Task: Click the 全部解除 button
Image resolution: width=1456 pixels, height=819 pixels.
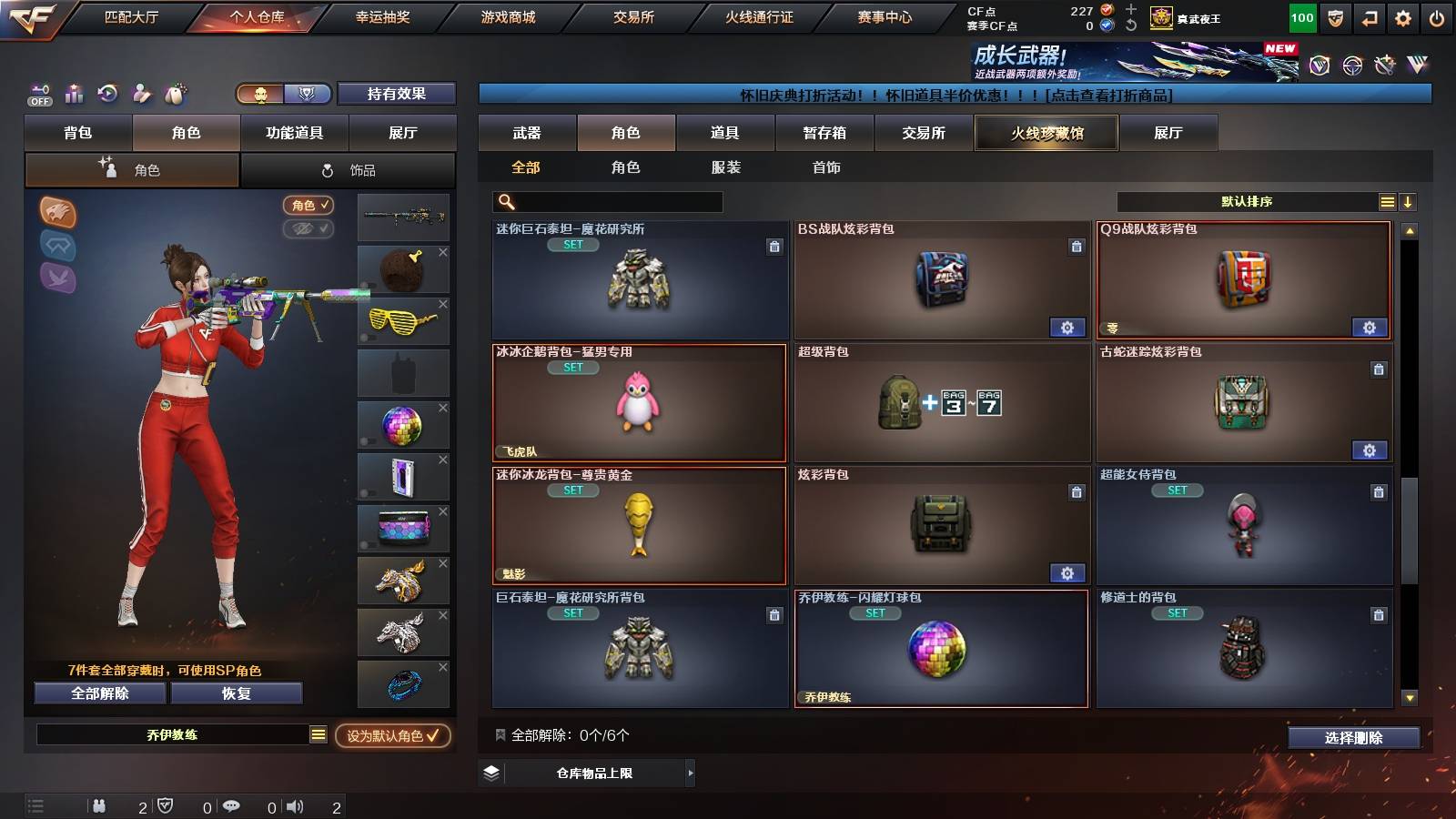Action: [x=98, y=693]
